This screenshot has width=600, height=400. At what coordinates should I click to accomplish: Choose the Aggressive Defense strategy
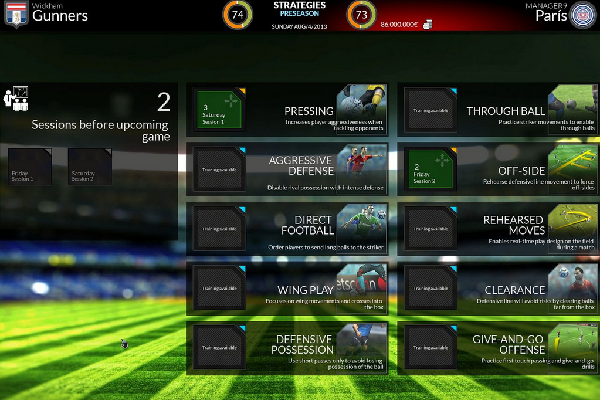pyautogui.click(x=287, y=170)
